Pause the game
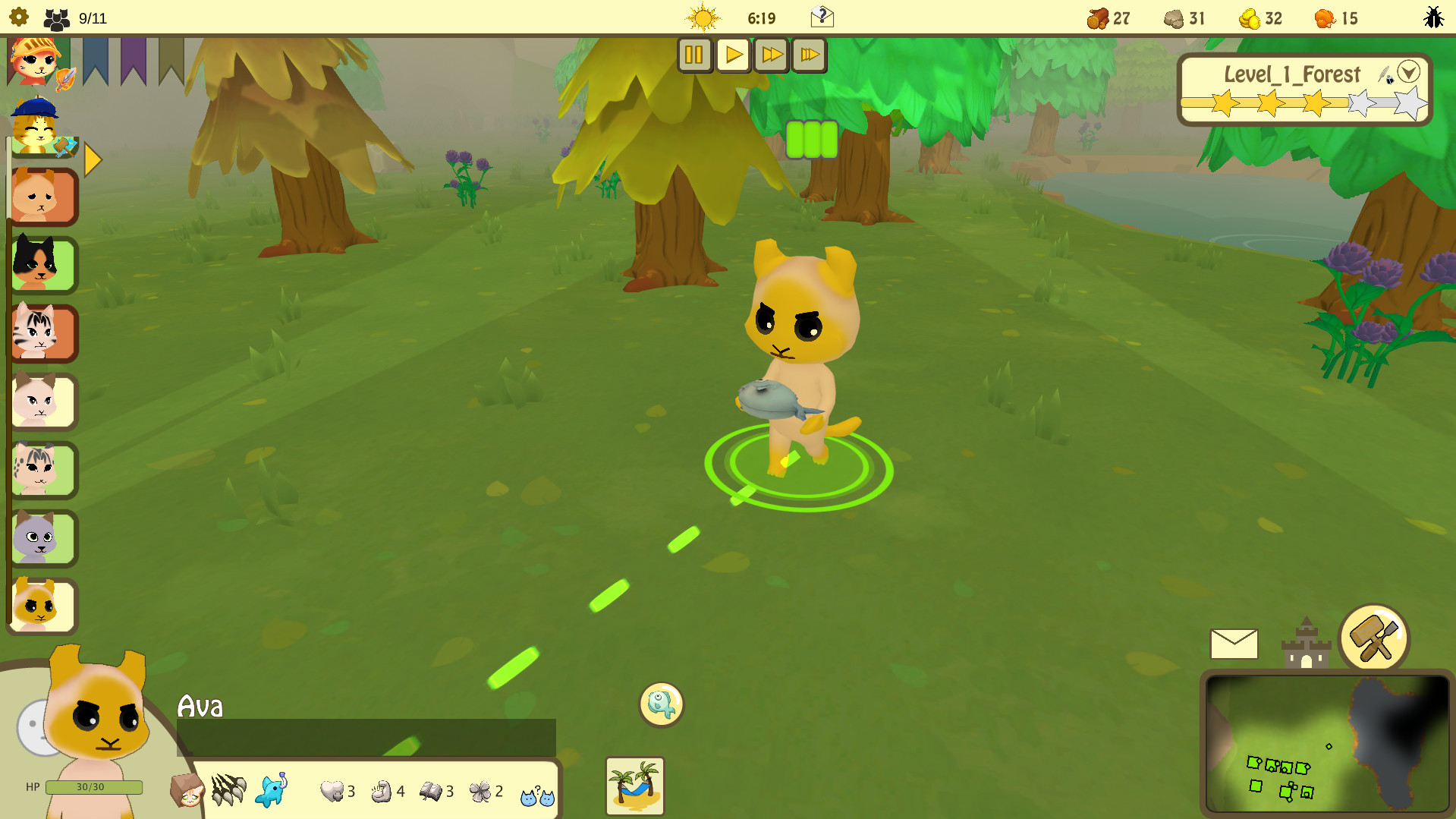The height and width of the screenshot is (819, 1456). tap(694, 54)
